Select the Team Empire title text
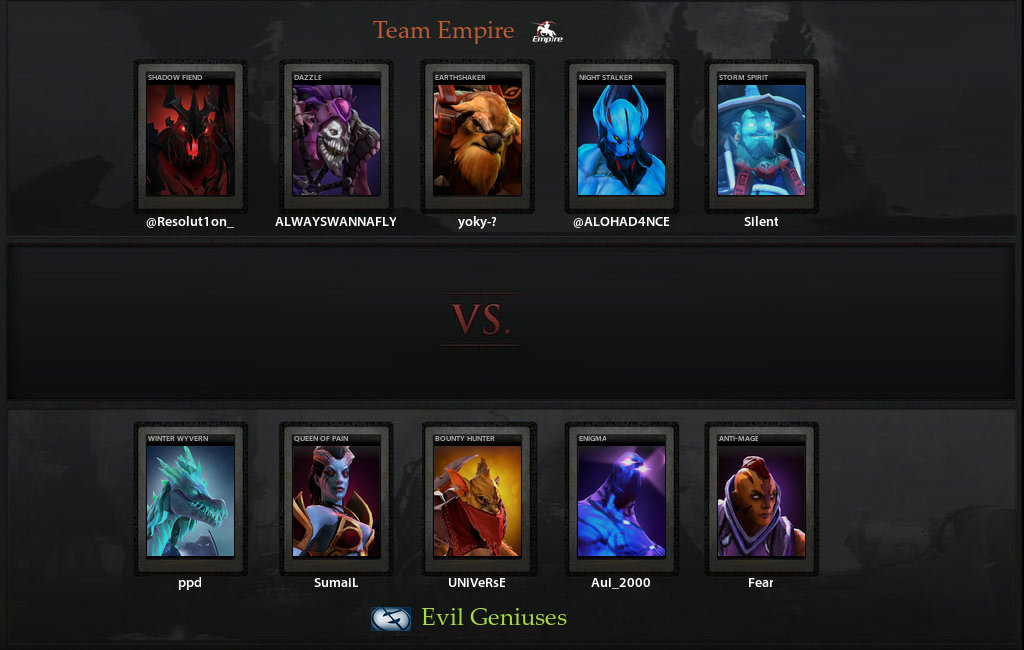Viewport: 1024px width, 650px height. [443, 31]
